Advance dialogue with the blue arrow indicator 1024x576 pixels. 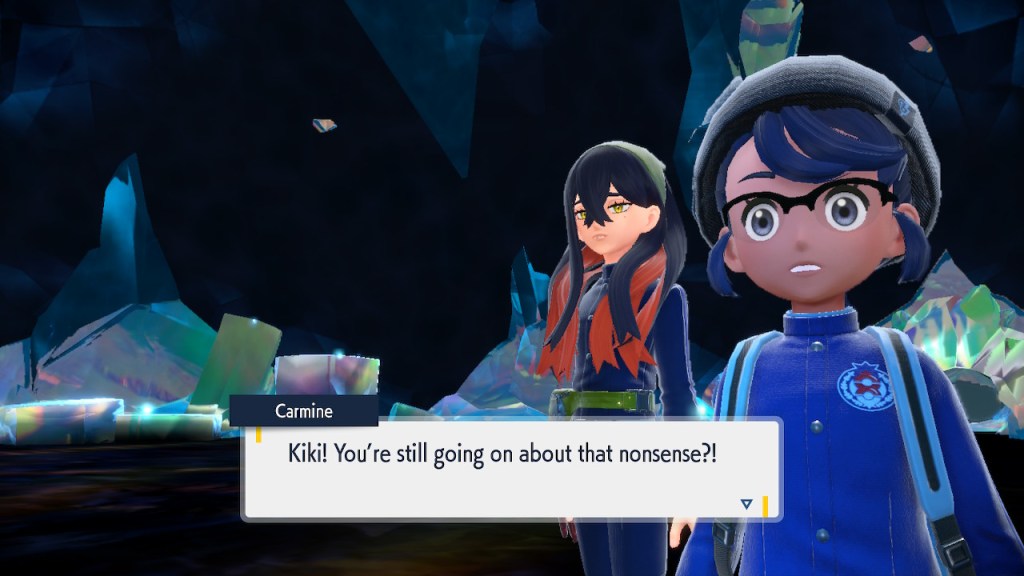click(x=746, y=504)
